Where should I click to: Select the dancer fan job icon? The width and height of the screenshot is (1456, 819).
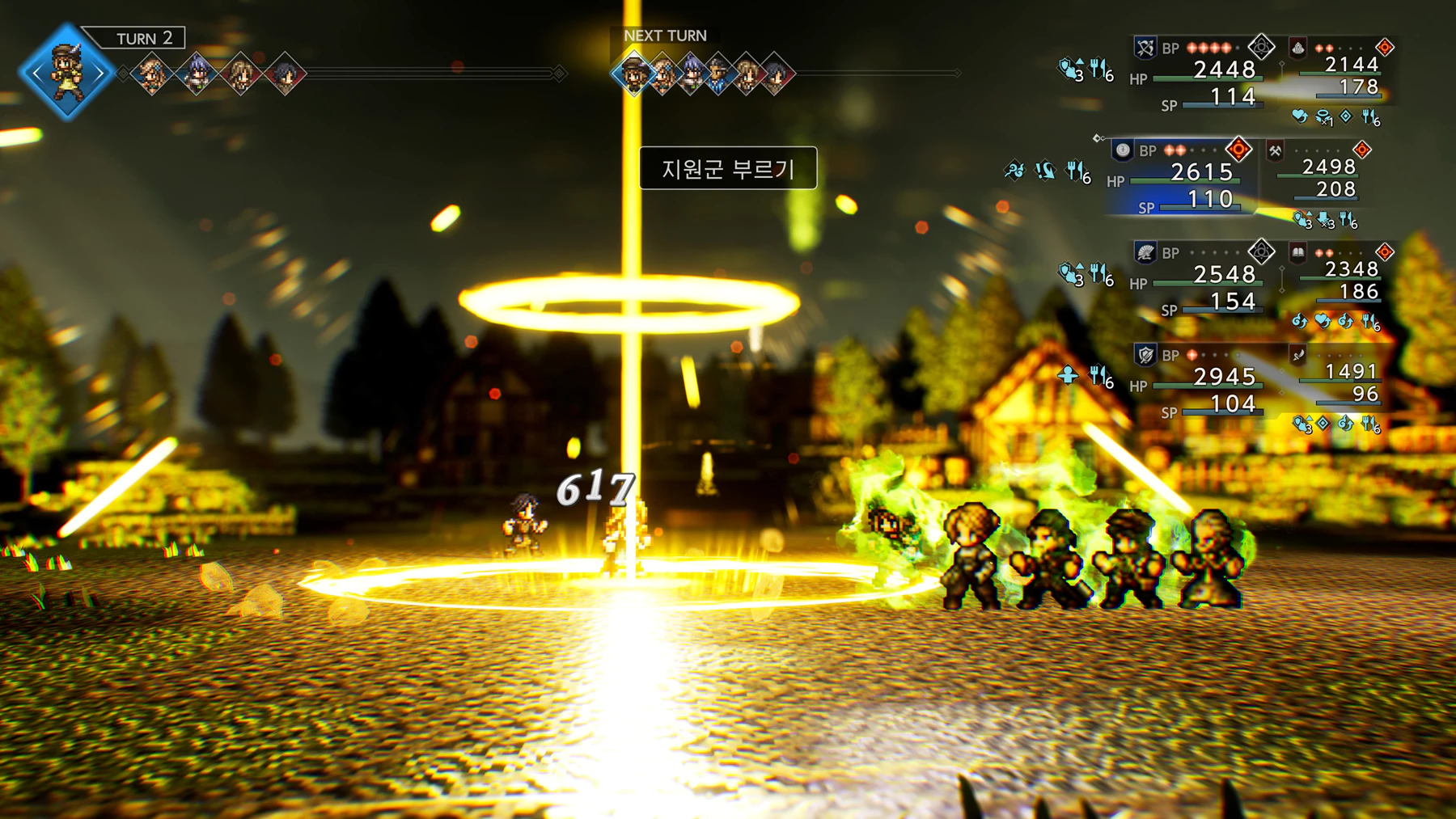click(x=1145, y=253)
